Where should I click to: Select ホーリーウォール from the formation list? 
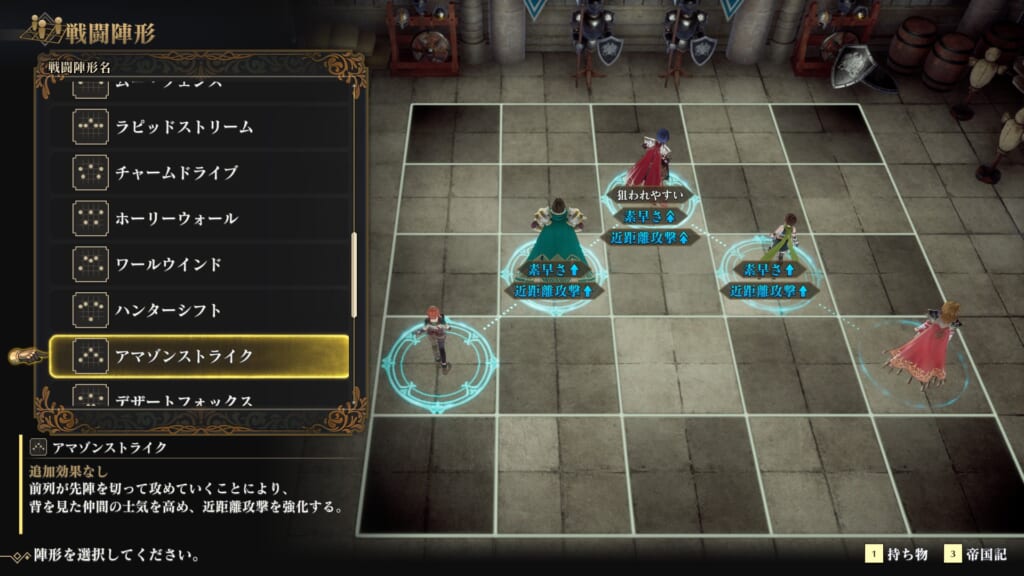(x=198, y=218)
